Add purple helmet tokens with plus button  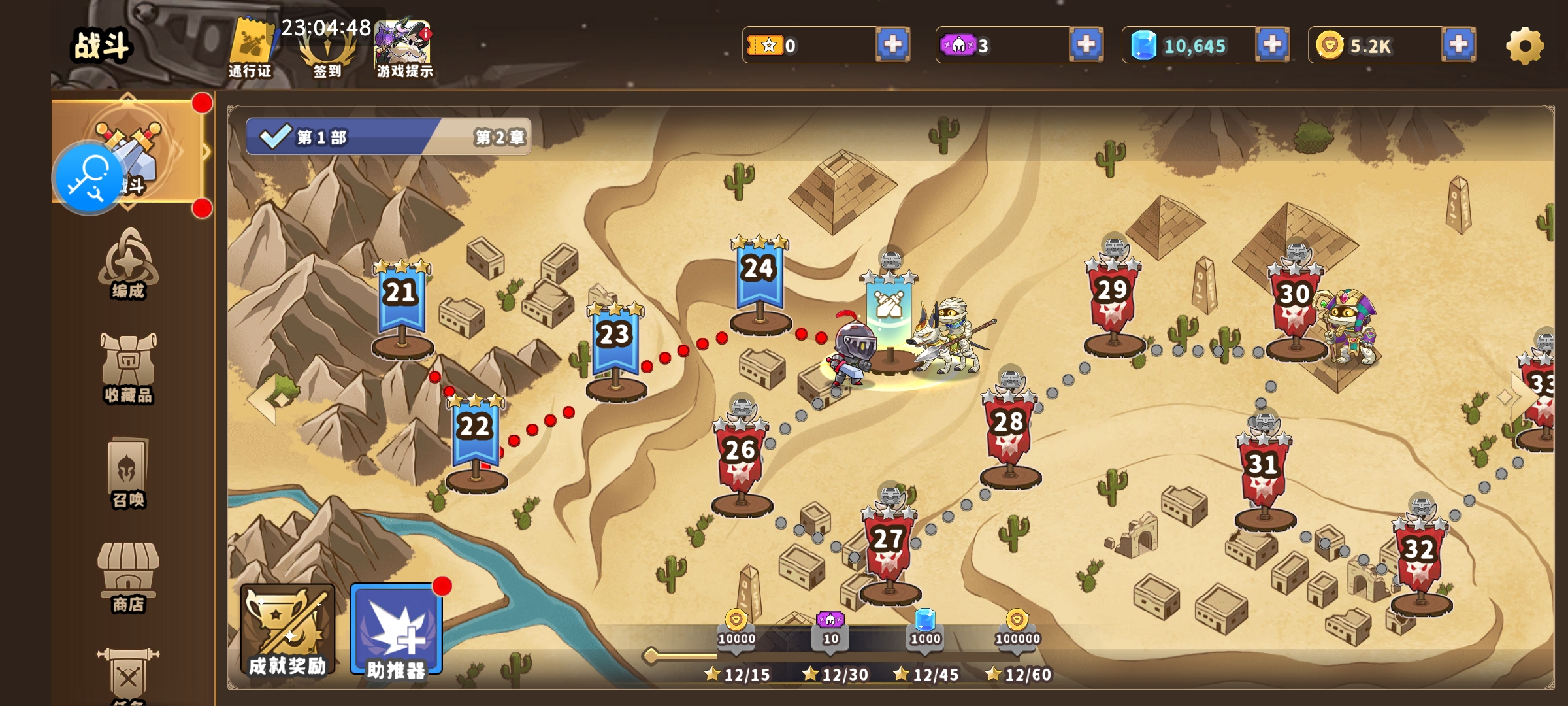click(1086, 45)
